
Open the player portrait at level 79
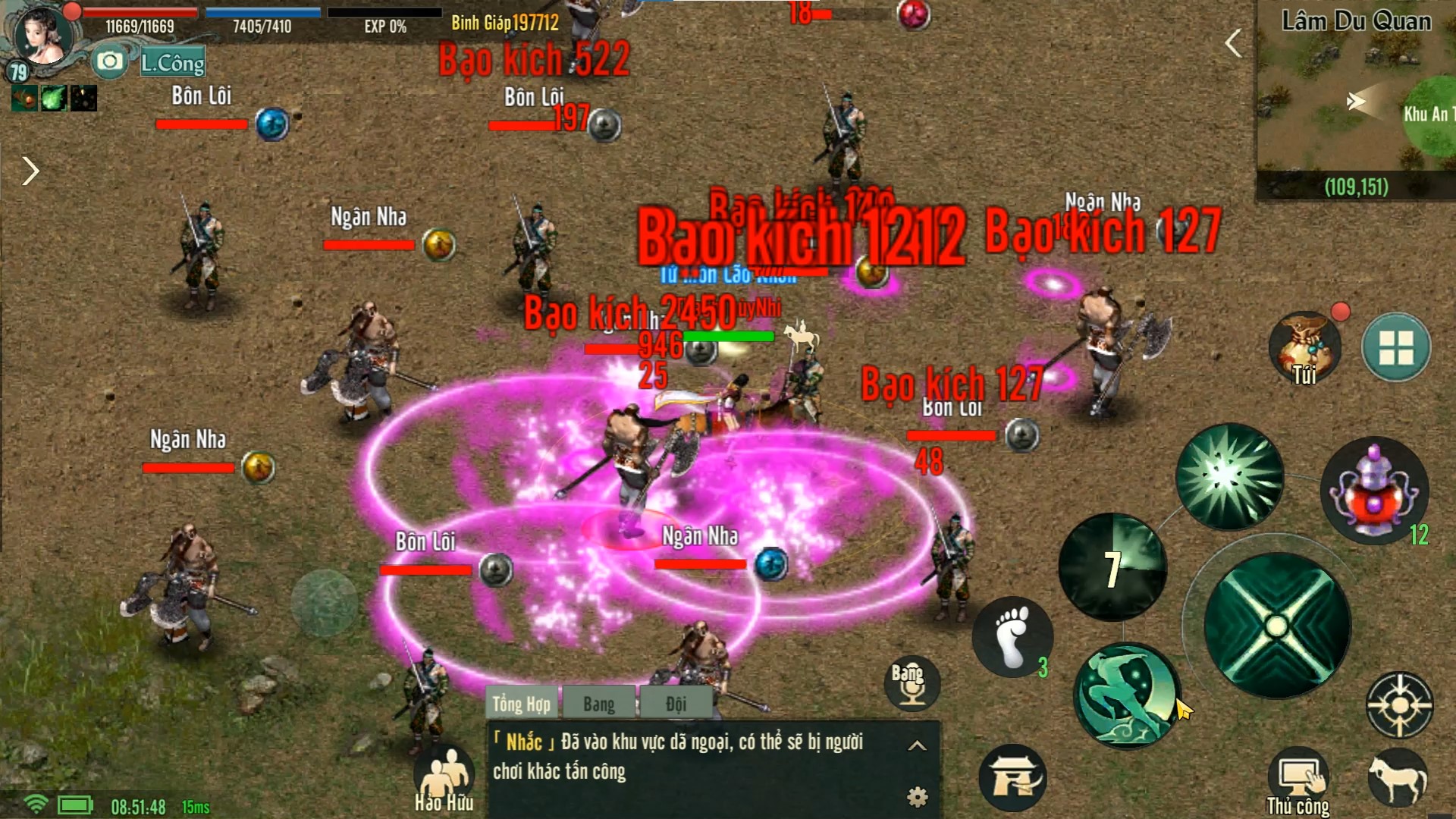click(43, 38)
